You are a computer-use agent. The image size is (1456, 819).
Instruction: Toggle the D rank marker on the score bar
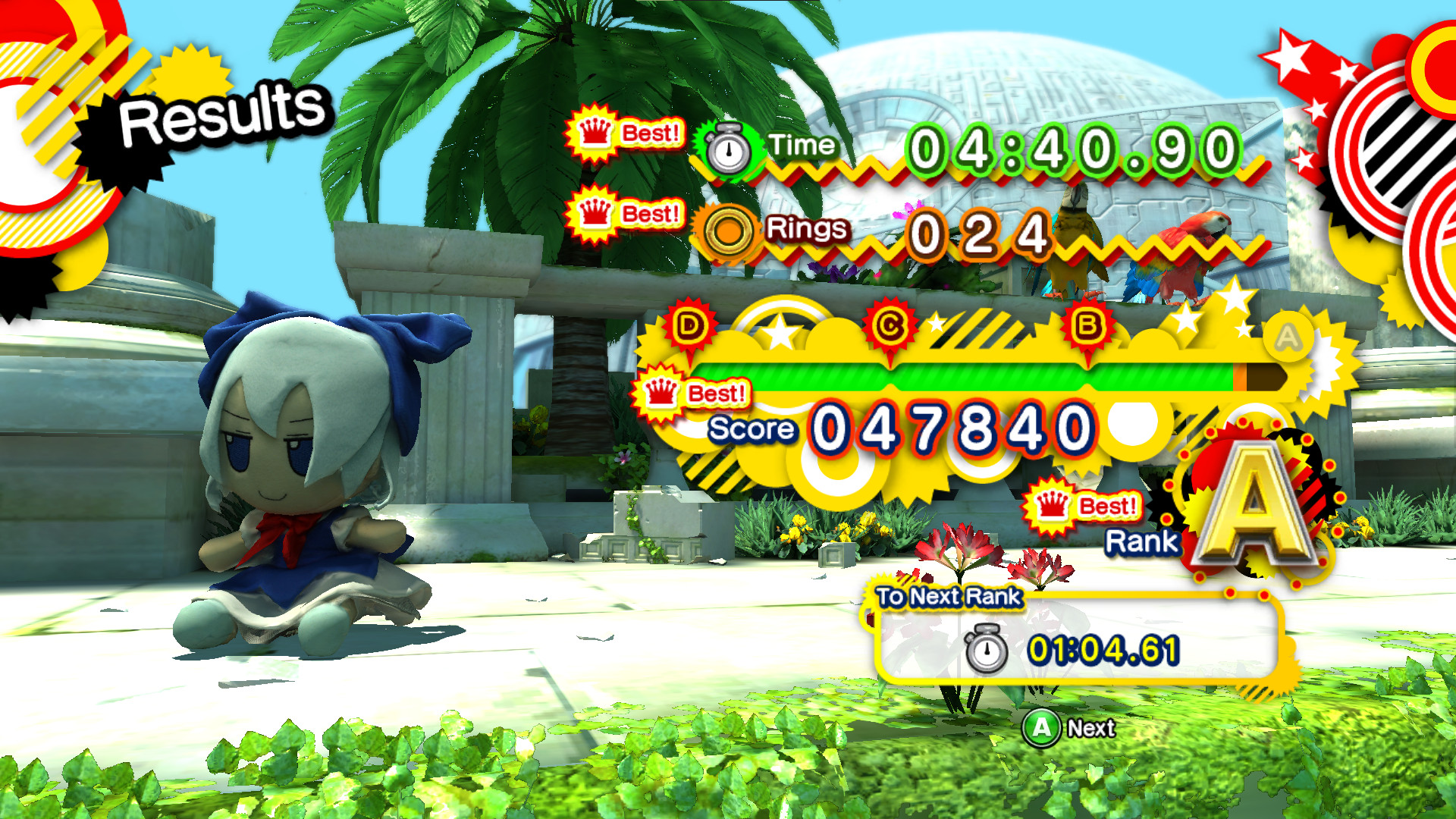coord(689,326)
